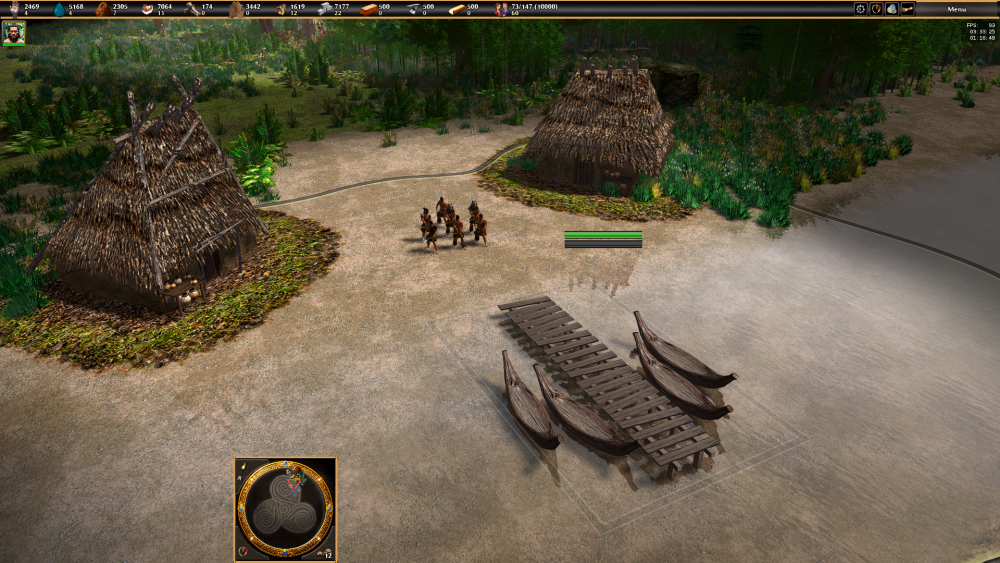The image size is (1000, 563).
Task: Click the circular minimap
Action: 285,508
